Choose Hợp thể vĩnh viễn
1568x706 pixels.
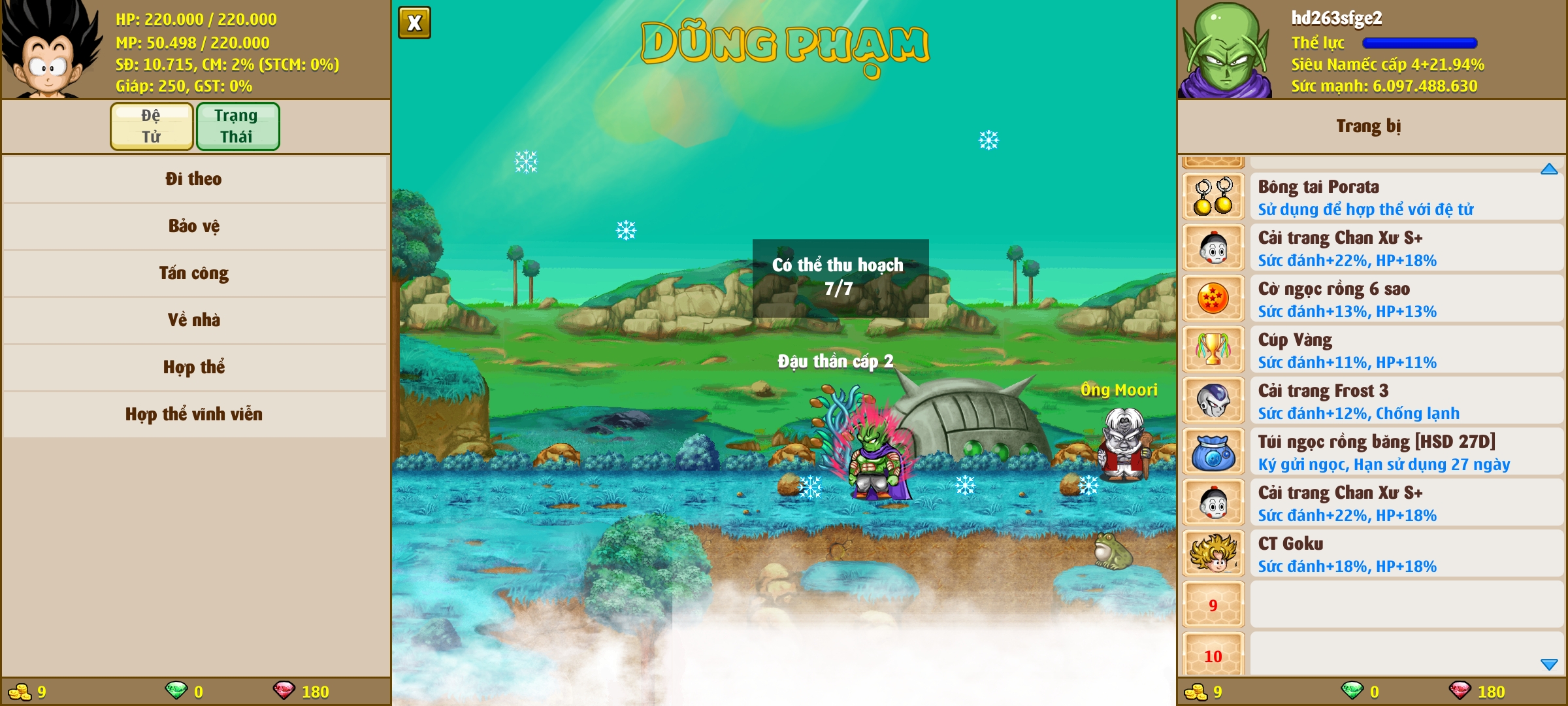[194, 414]
